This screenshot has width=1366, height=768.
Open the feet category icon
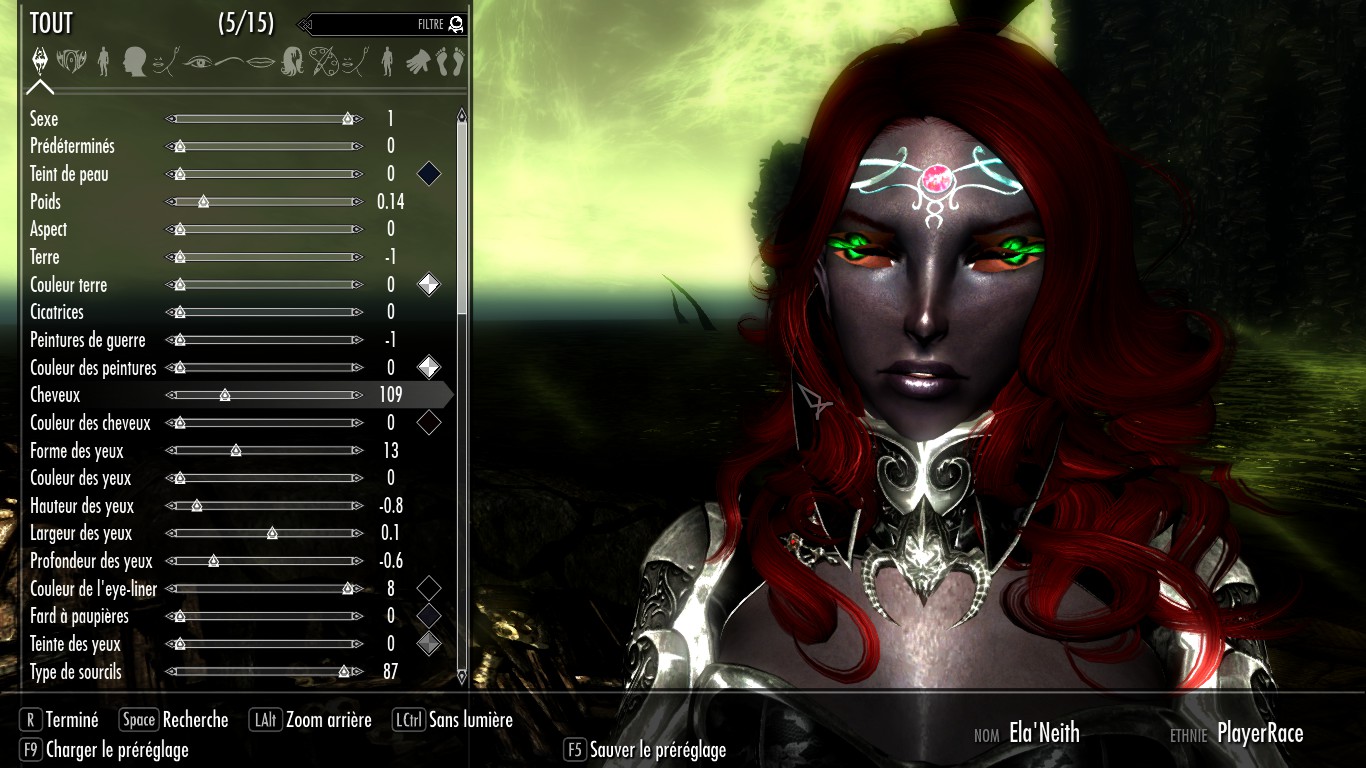[x=448, y=62]
